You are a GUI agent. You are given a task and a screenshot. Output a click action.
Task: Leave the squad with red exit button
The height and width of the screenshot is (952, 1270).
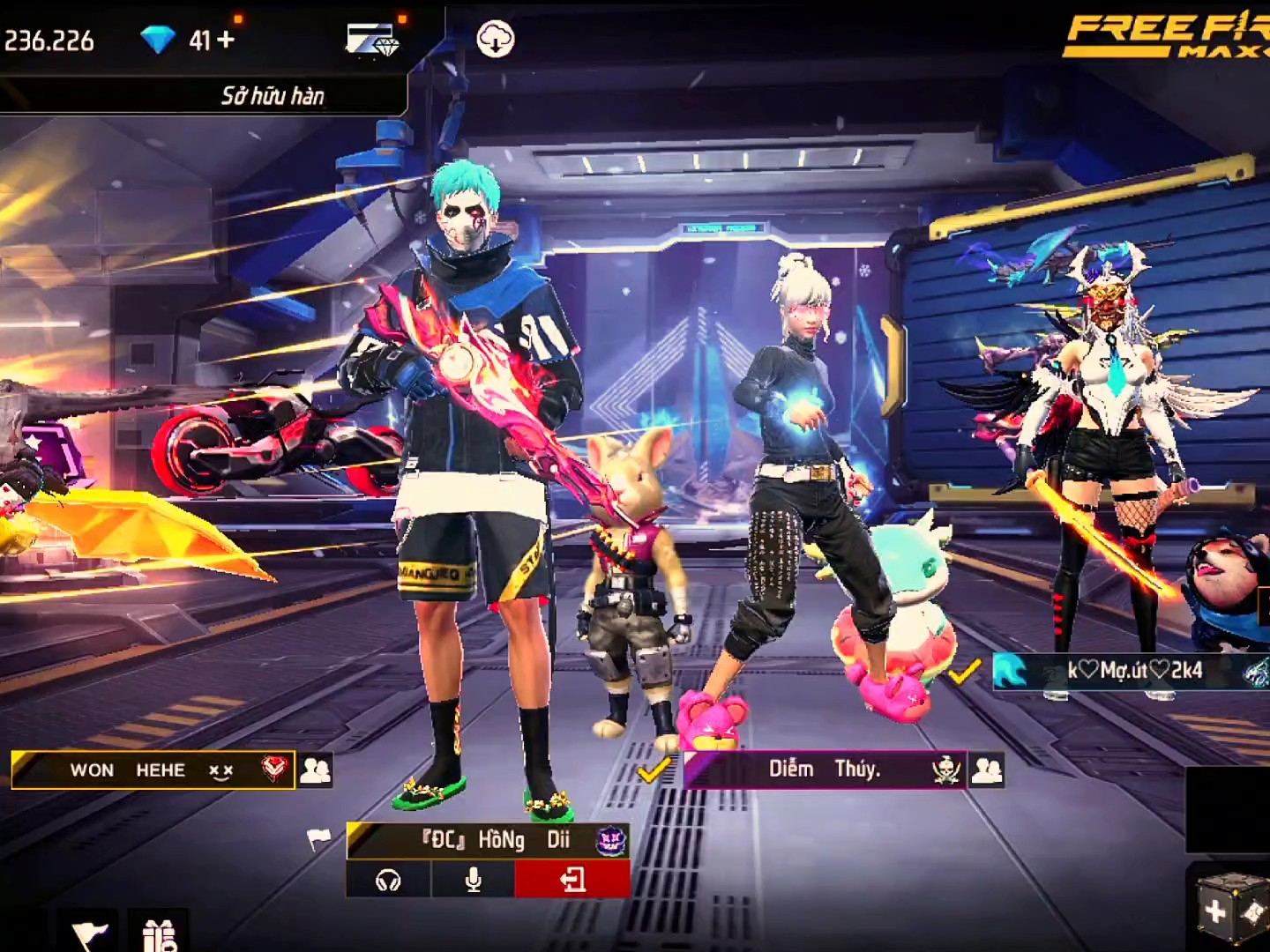click(x=572, y=880)
